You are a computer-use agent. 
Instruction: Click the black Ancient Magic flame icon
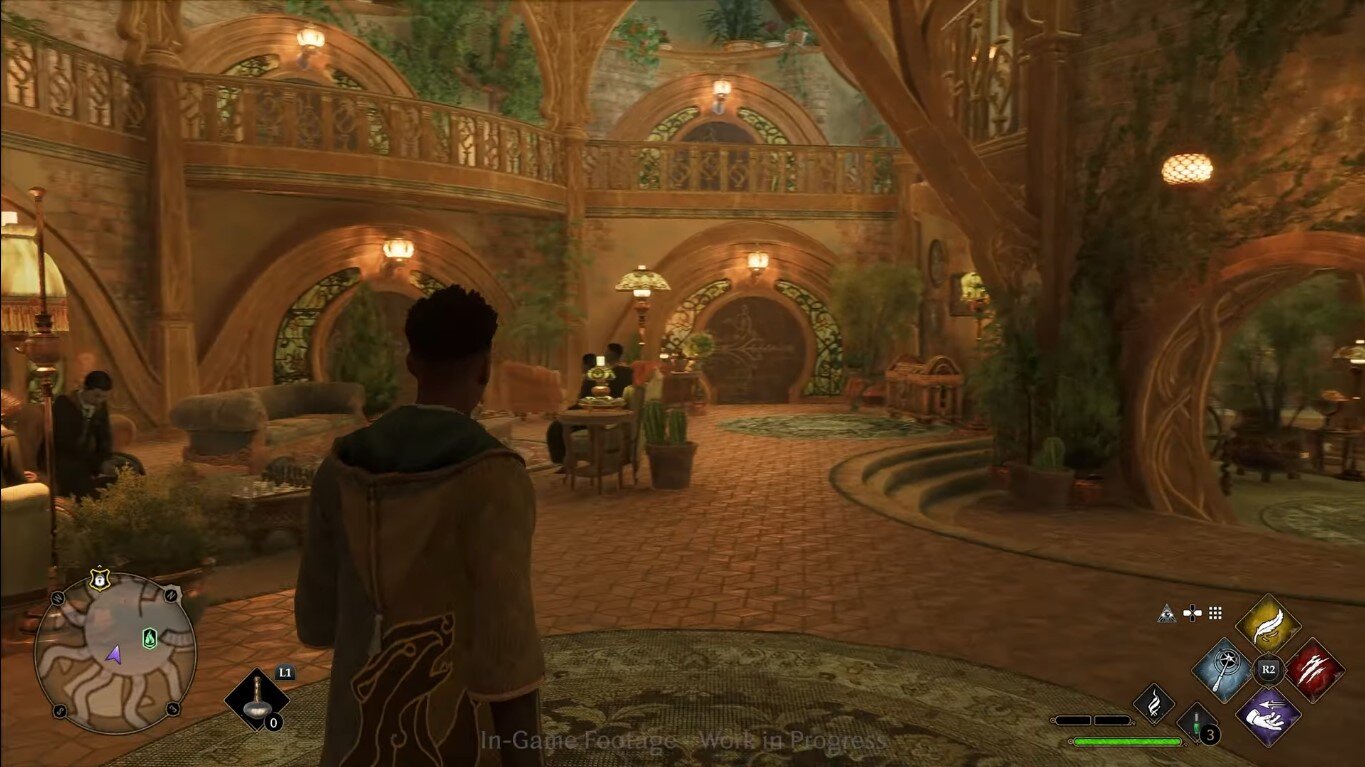point(1152,704)
